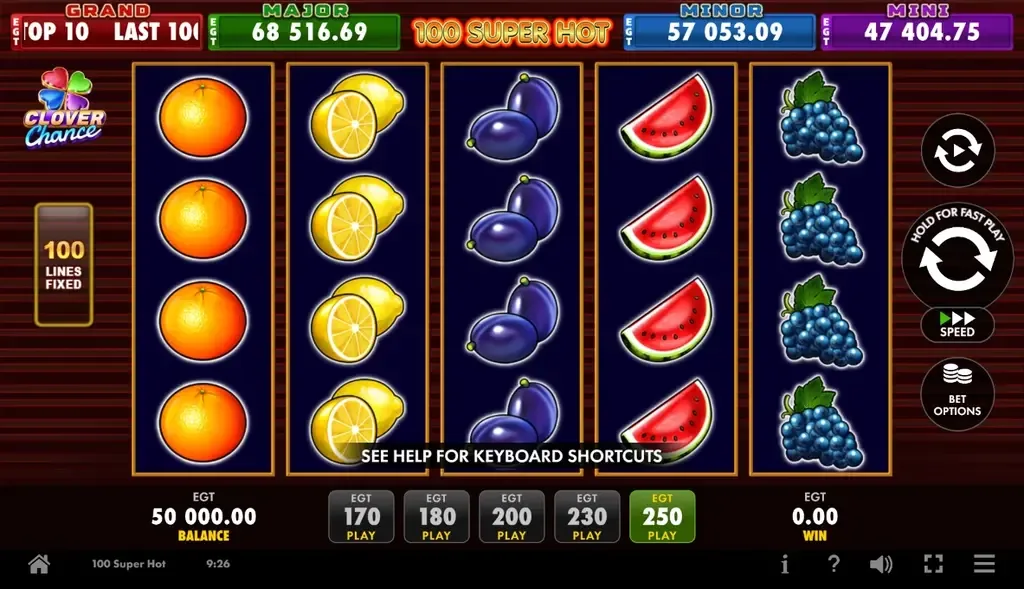Show the game info via the i icon
Image resolution: width=1024 pixels, height=589 pixels.
tap(784, 565)
